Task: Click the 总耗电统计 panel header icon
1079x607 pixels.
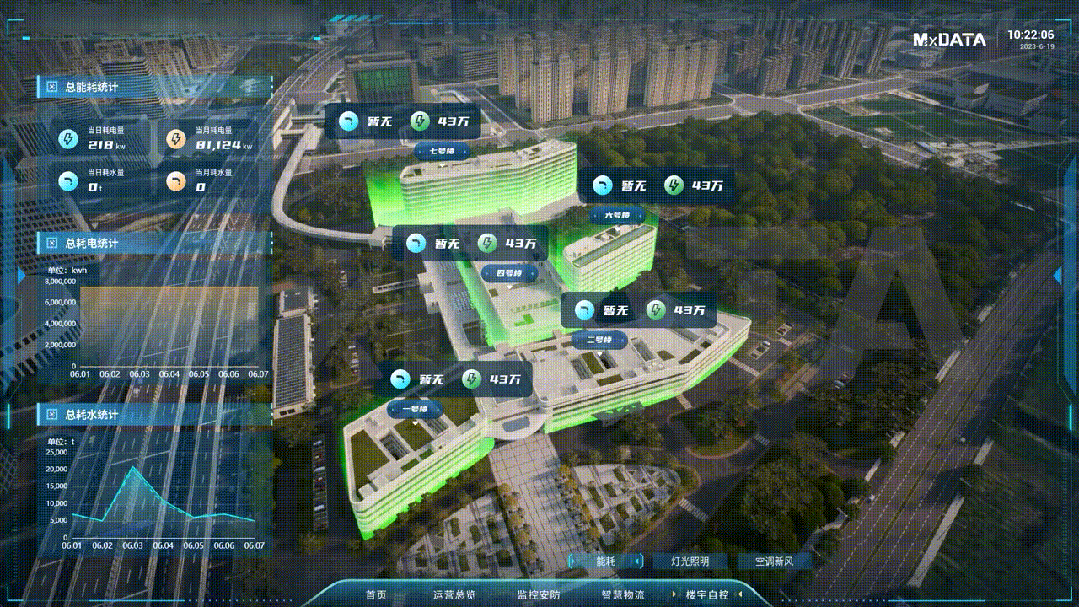Action: point(52,243)
